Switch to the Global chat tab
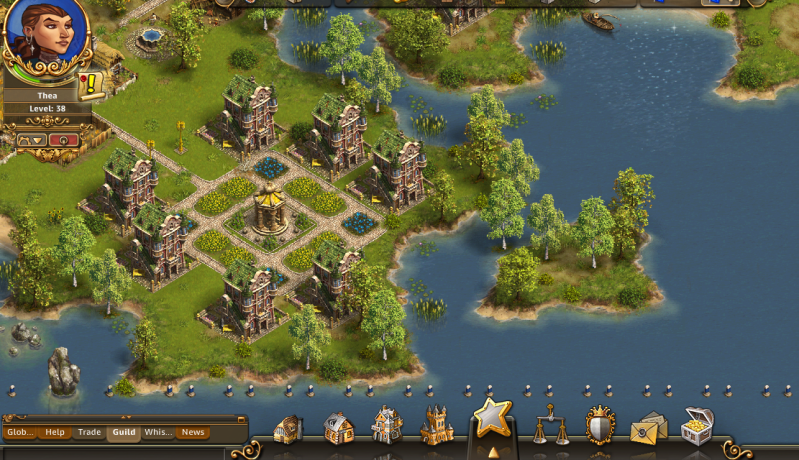Image resolution: width=799 pixels, height=460 pixels. 20,433
